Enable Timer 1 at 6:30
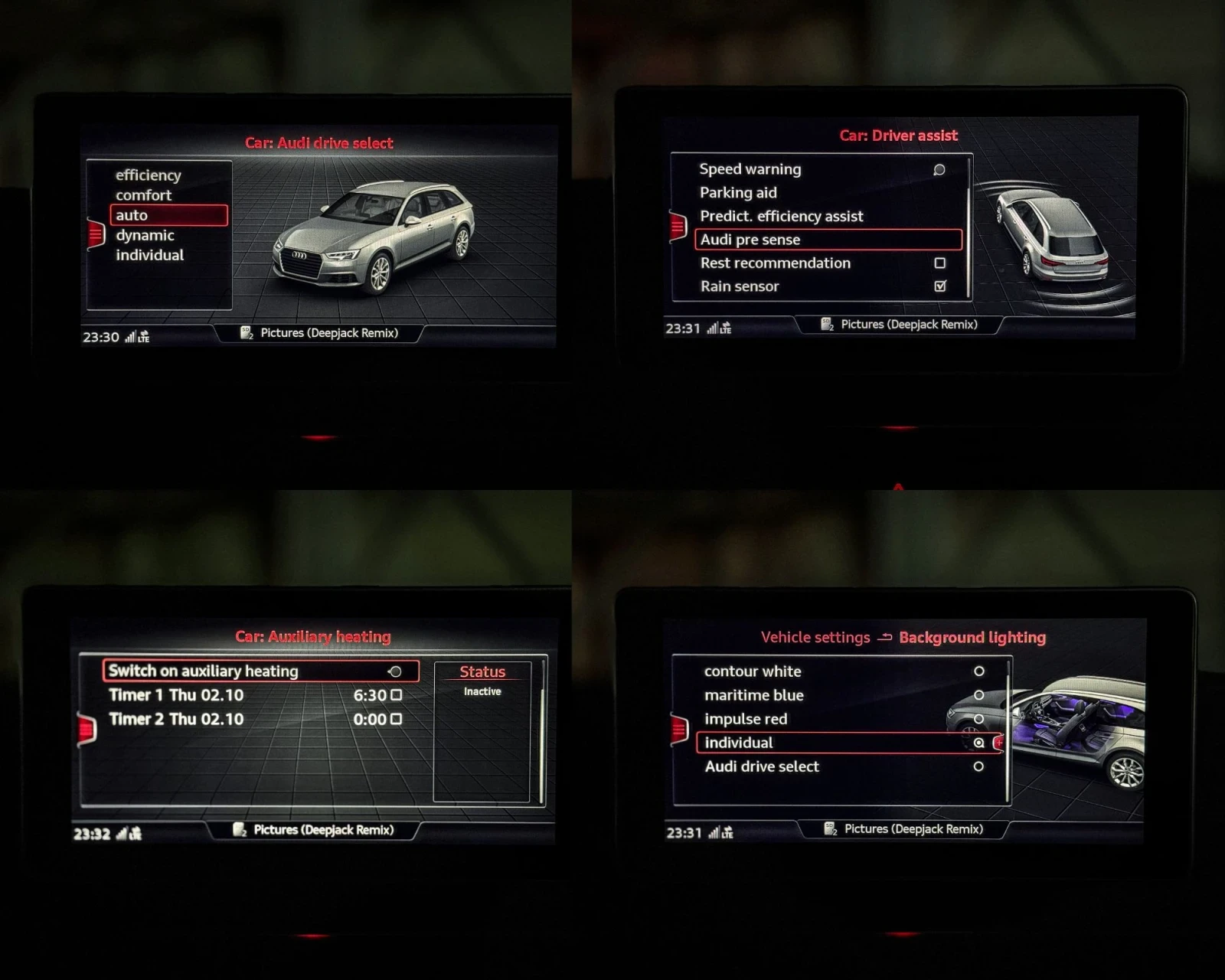This screenshot has height=980, width=1225. [x=396, y=695]
